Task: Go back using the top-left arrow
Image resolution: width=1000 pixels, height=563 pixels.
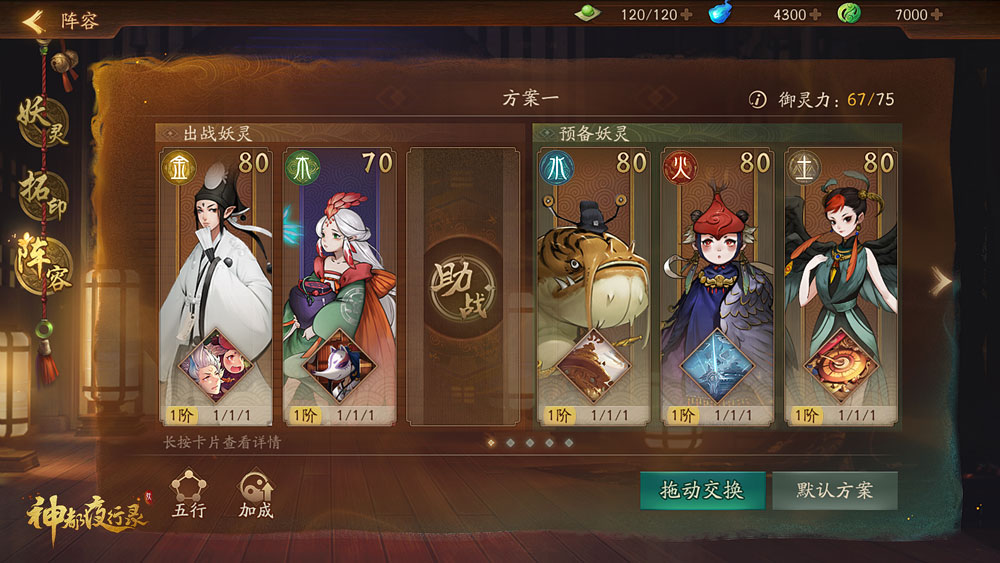Action: [x=33, y=21]
